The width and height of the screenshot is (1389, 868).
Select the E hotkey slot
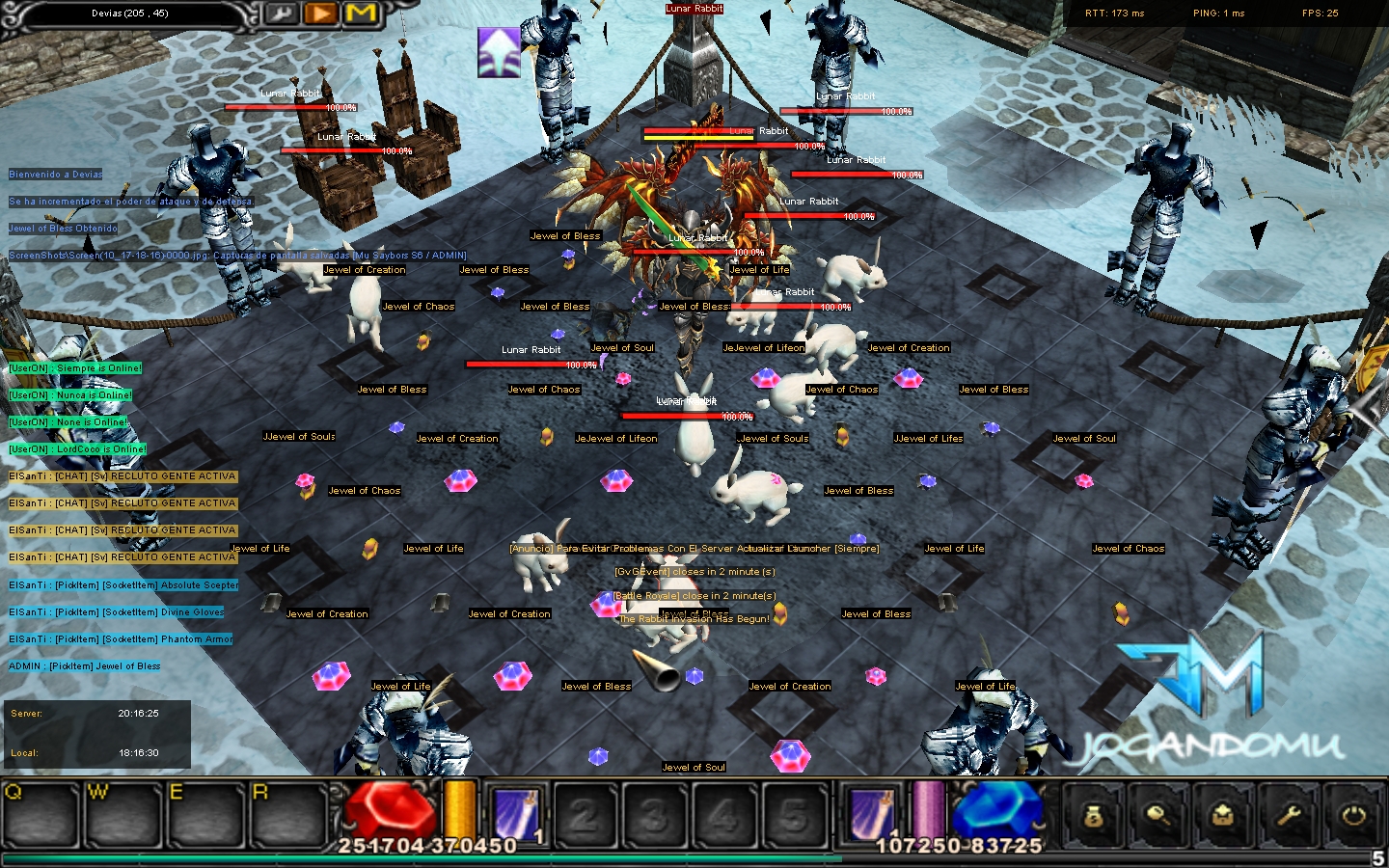tap(205, 815)
